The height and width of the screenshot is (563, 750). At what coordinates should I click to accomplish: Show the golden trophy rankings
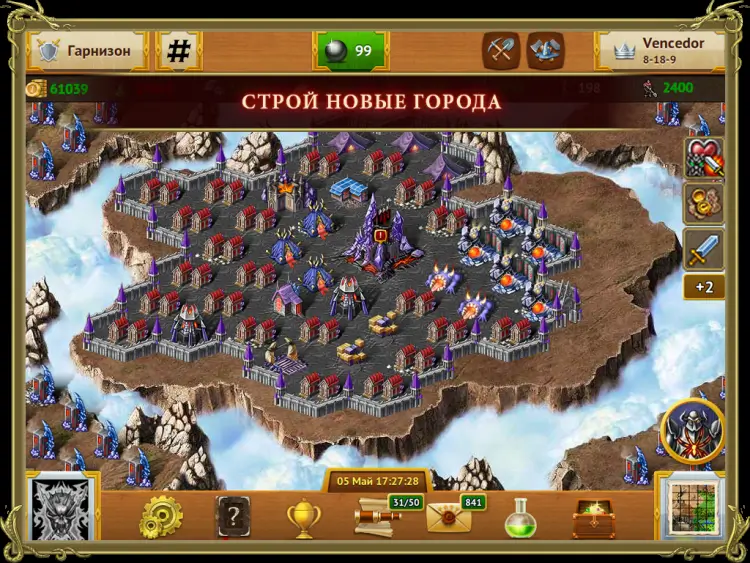pyautogui.click(x=302, y=517)
